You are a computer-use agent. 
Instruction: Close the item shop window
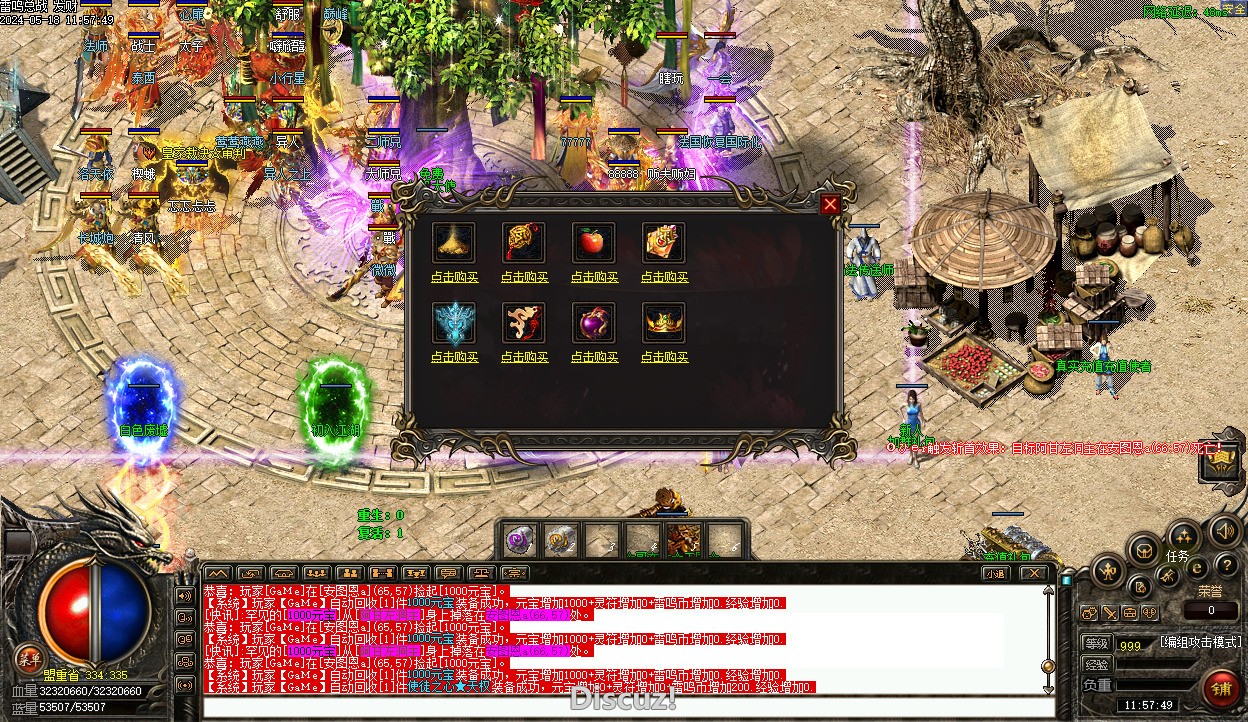point(830,205)
